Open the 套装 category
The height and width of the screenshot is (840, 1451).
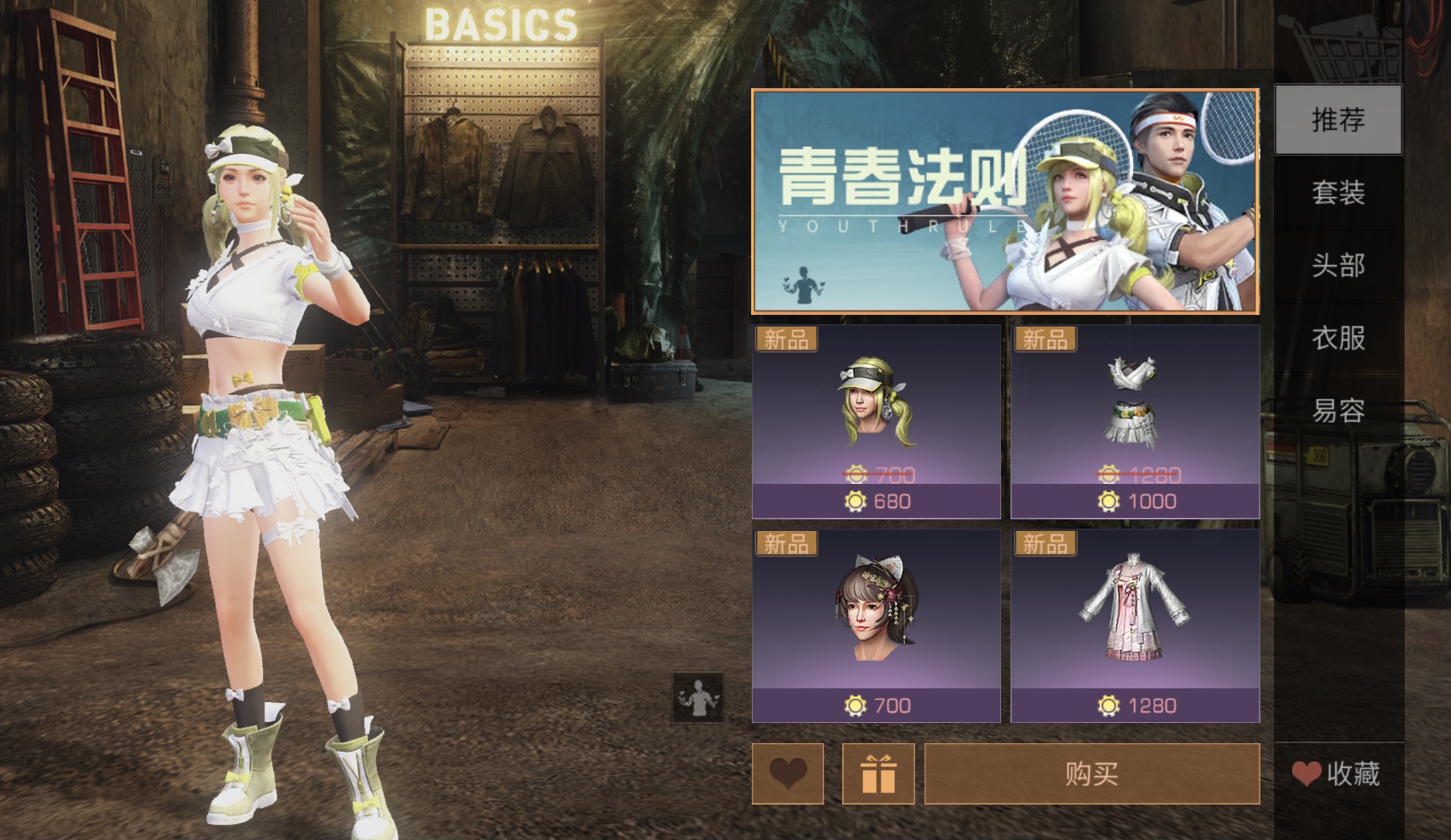[1338, 193]
